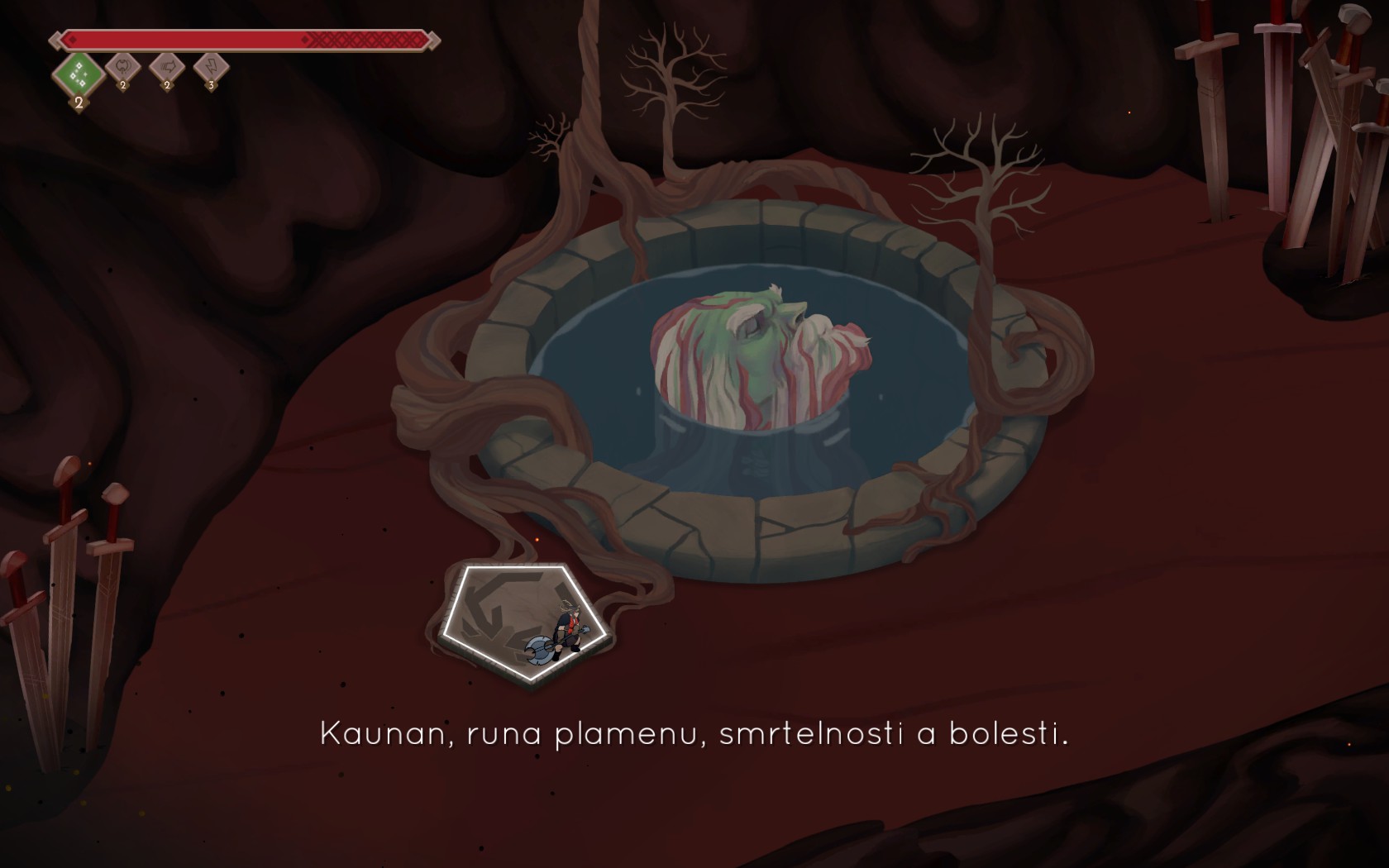Select the green sparkle diamond power icon
This screenshot has height=868, width=1389.
(x=79, y=74)
